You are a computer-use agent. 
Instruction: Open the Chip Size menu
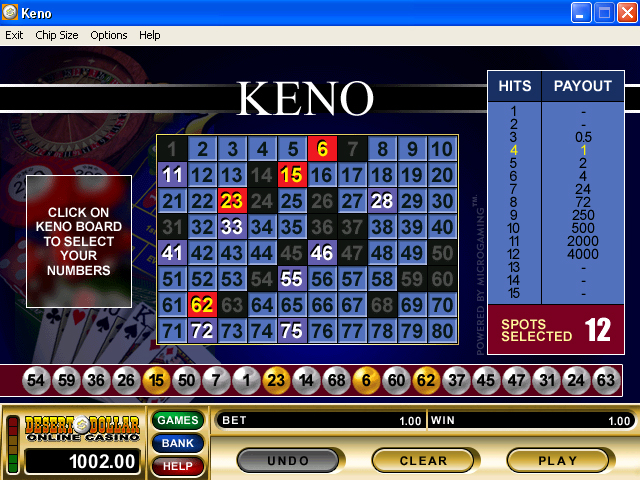[x=56, y=35]
